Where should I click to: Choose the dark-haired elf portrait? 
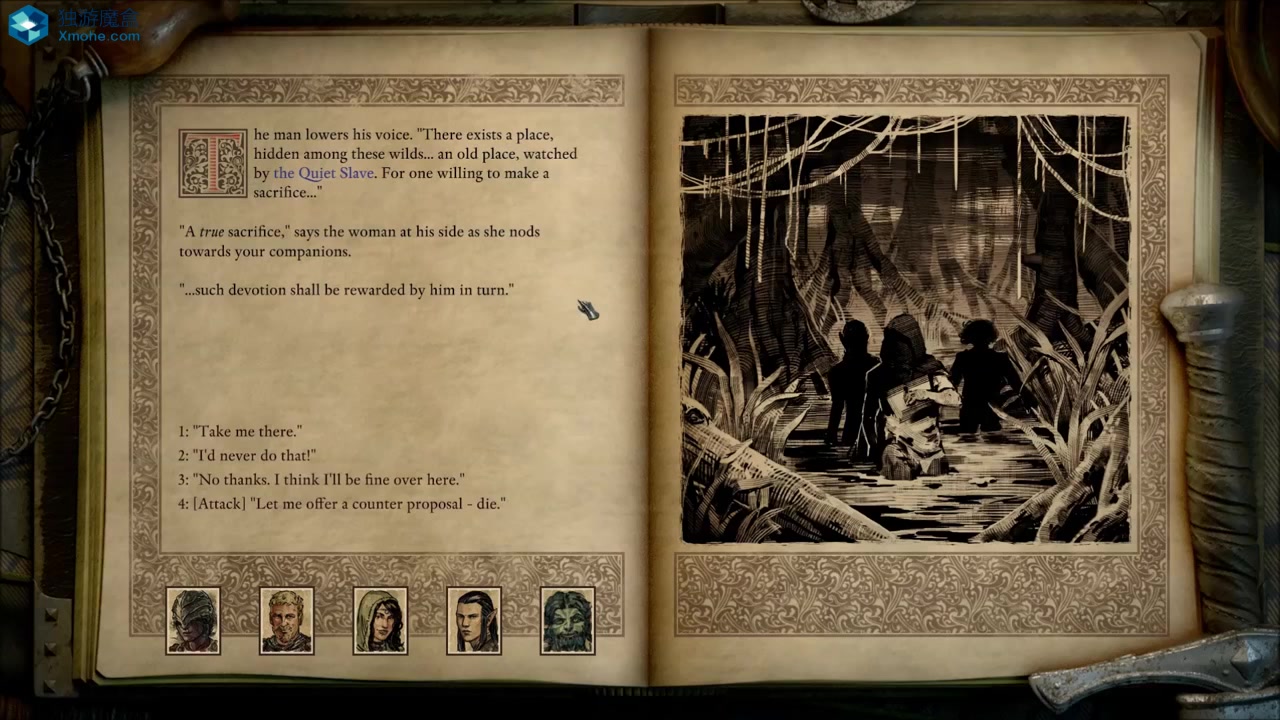click(x=474, y=620)
